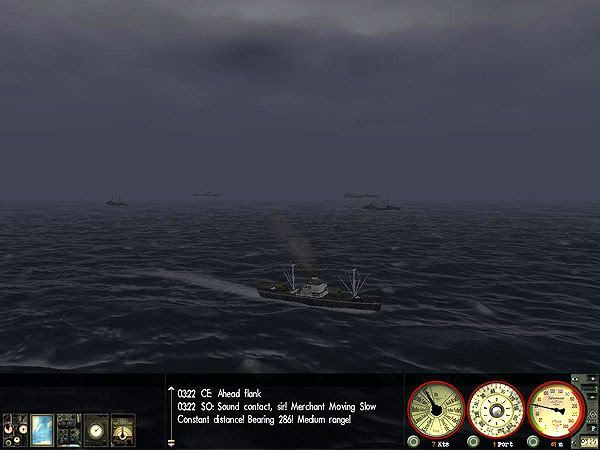Select the light blue picture station icon
Viewport: 600px width, 450px height.
tap(42, 427)
